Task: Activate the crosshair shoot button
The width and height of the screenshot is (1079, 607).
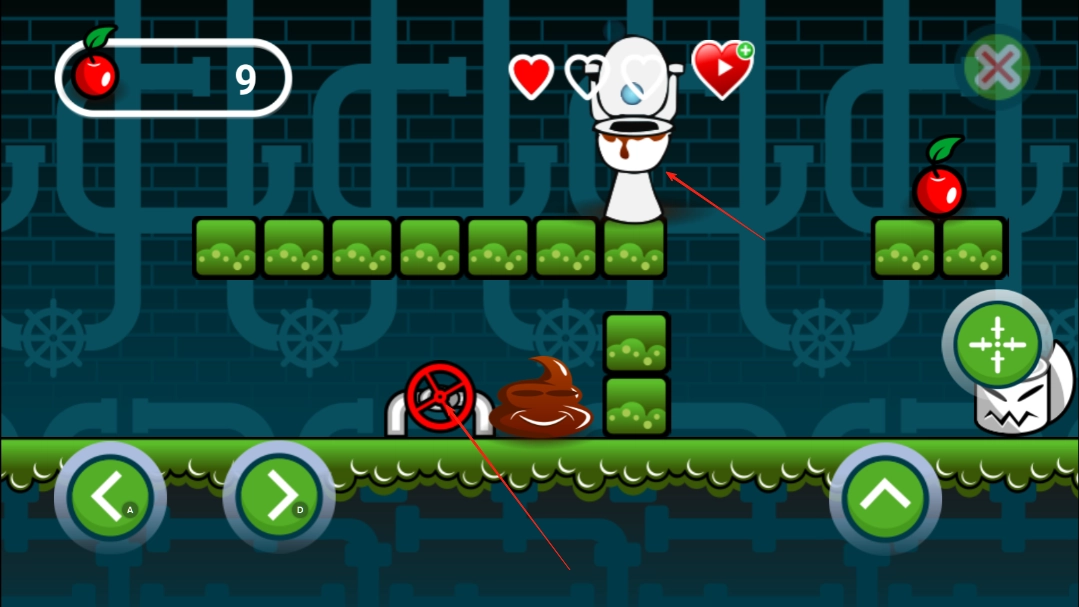Action: pyautogui.click(x=996, y=344)
